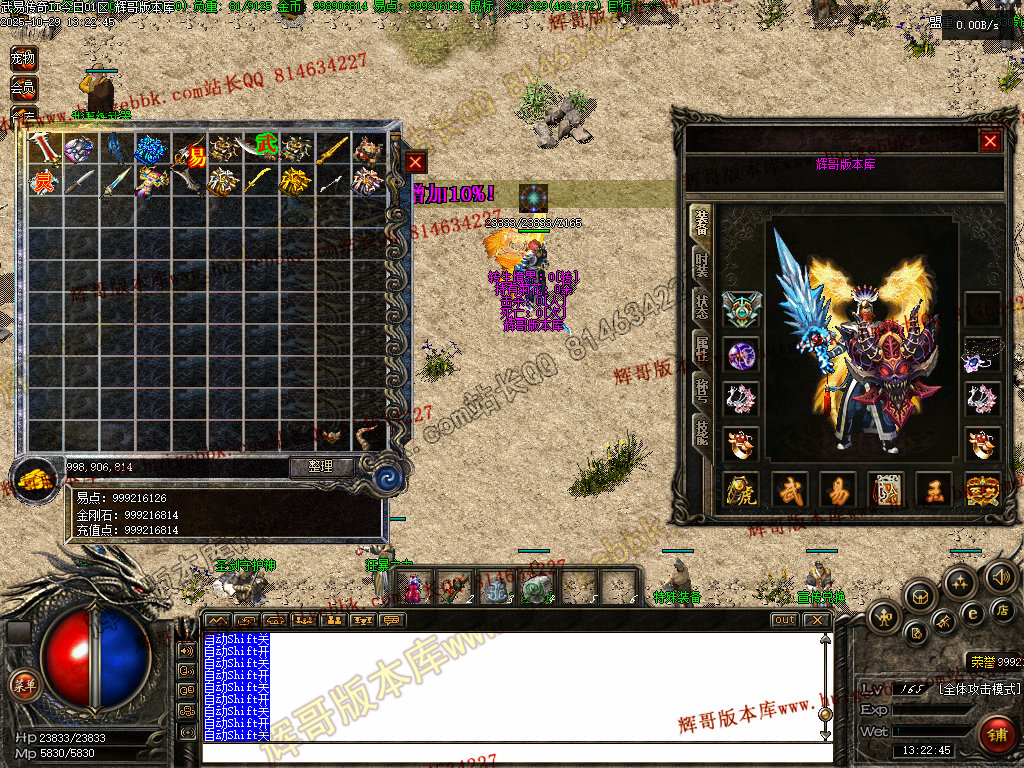1024x768 pixels.
Task: Click the chat window's out button
Action: (x=785, y=620)
